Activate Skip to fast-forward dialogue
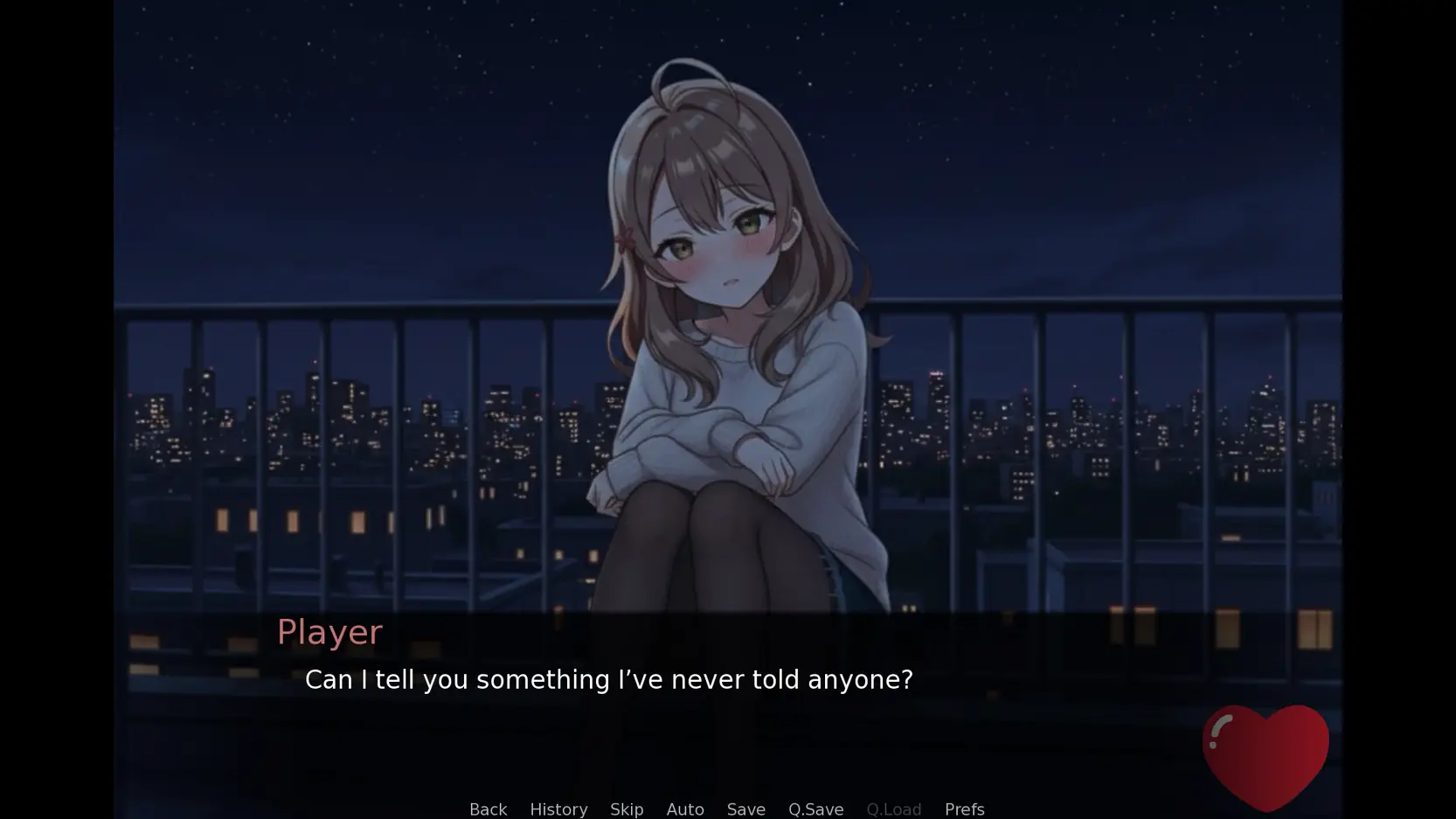The height and width of the screenshot is (819, 1456). (x=627, y=809)
